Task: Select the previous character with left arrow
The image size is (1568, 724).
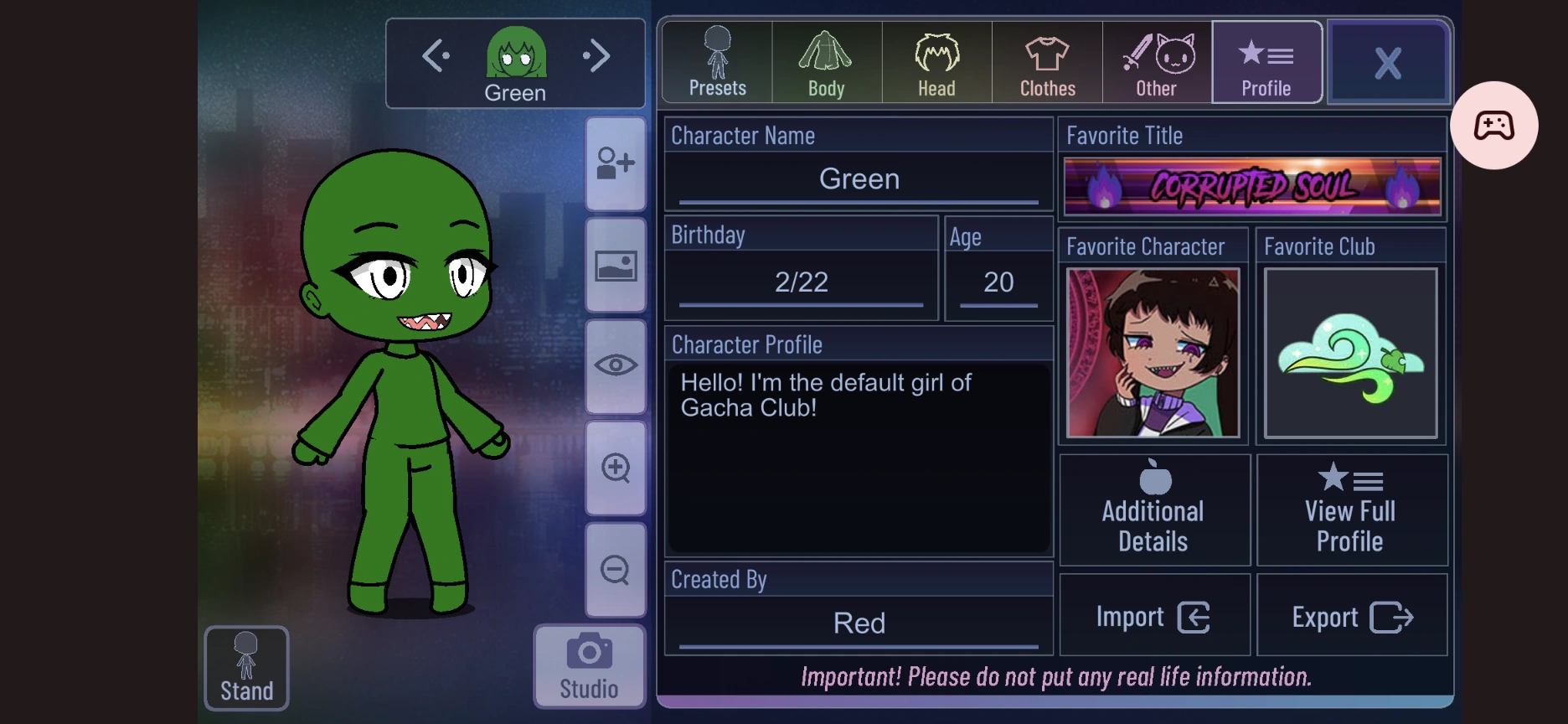Action: click(434, 54)
